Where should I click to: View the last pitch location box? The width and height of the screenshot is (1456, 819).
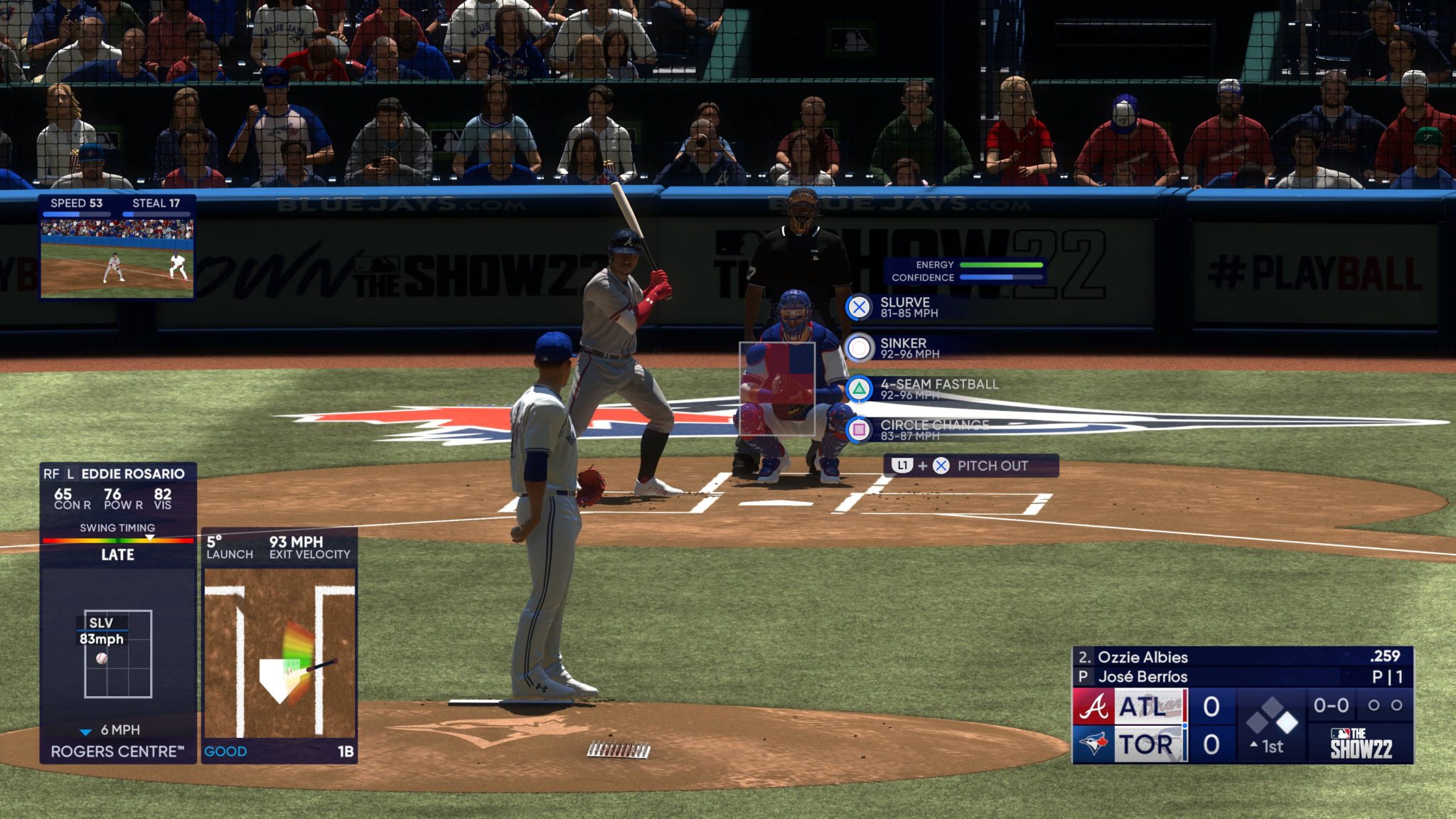tap(118, 653)
